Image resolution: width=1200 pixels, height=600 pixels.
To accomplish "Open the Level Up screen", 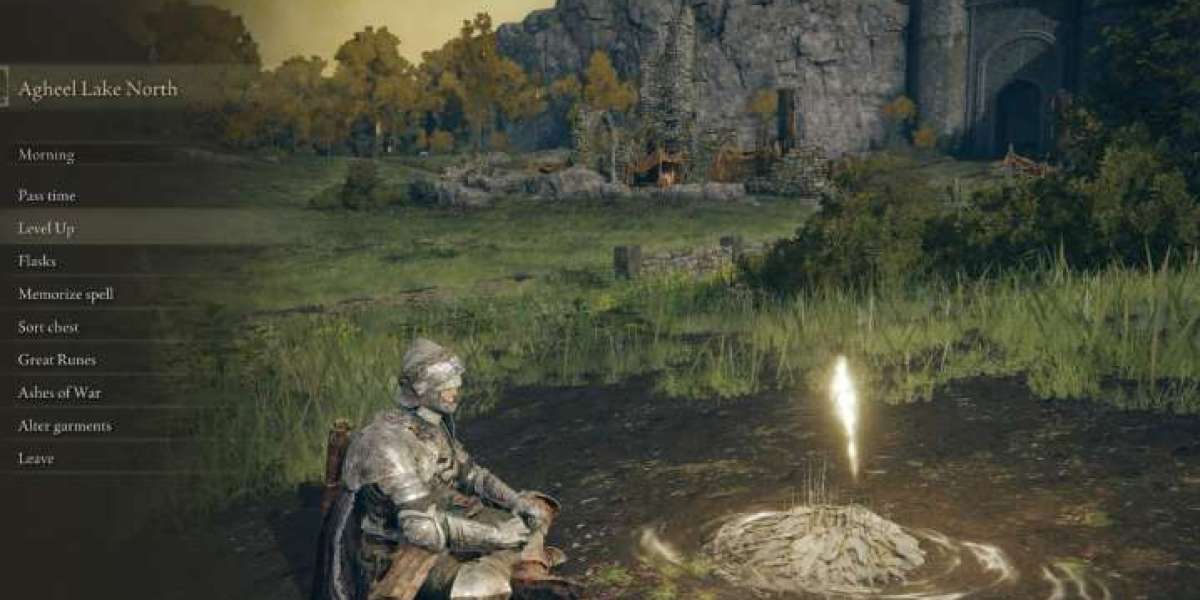I will (46, 228).
